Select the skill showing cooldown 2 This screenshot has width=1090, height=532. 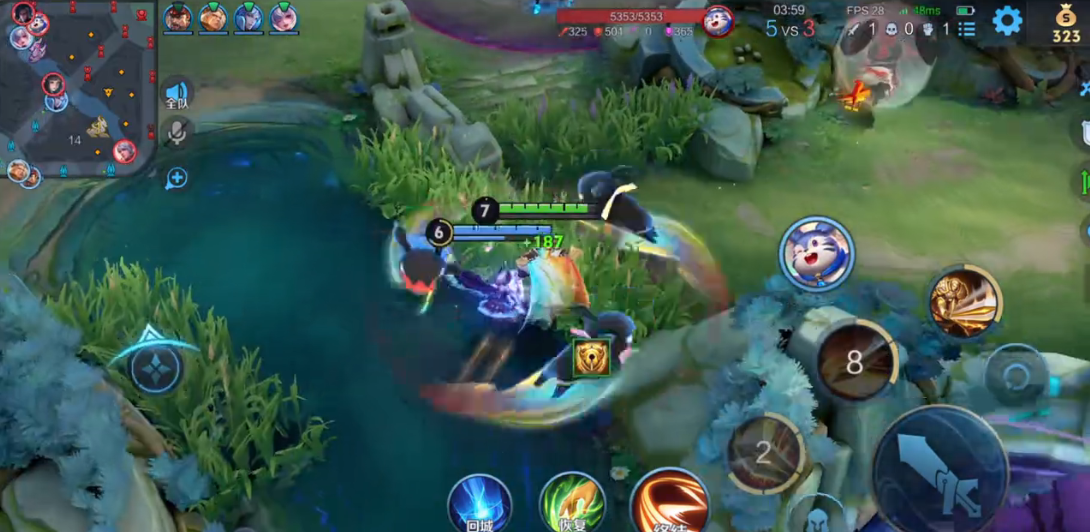(765, 453)
